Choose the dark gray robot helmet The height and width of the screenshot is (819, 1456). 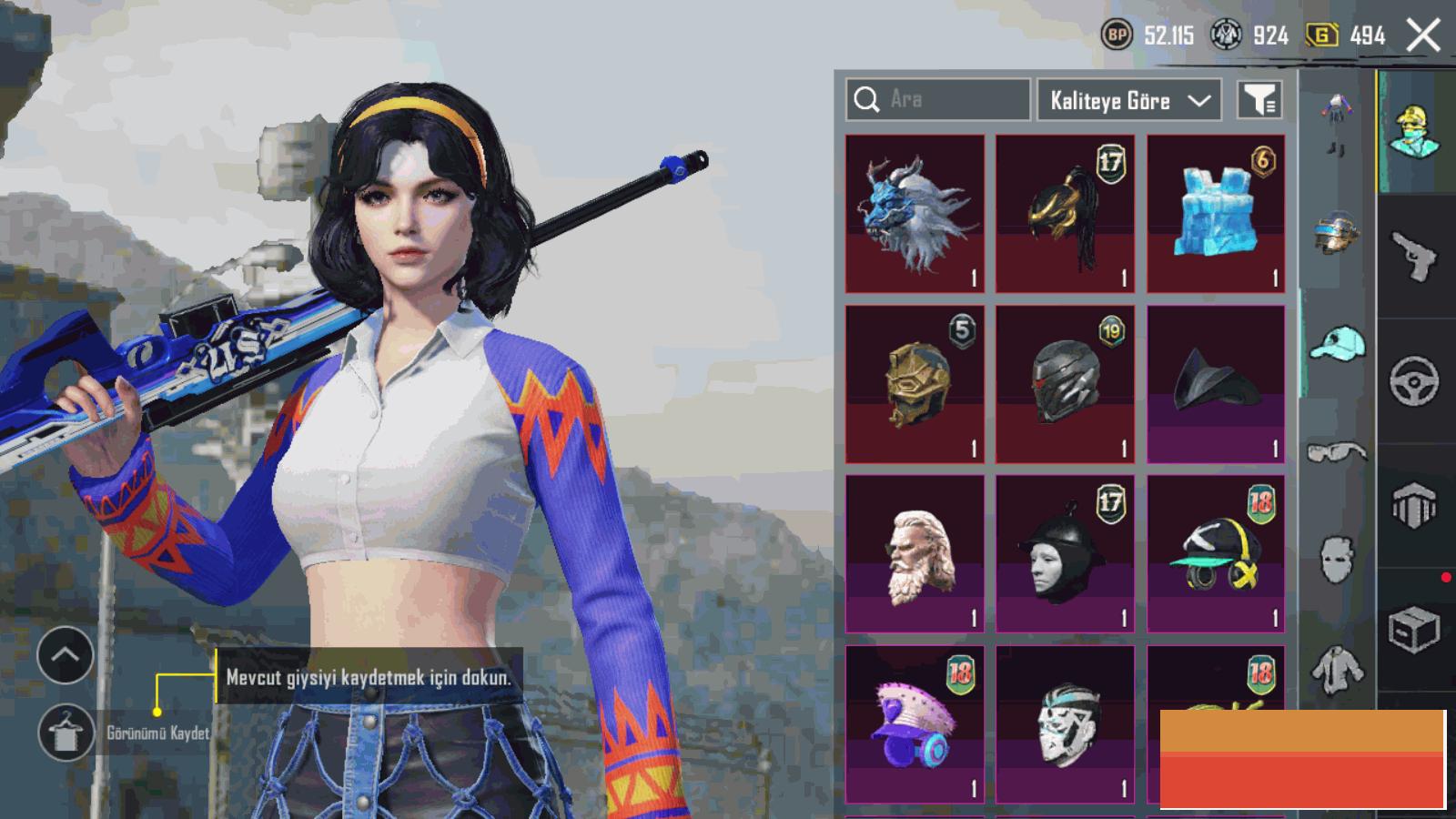click(x=1065, y=384)
